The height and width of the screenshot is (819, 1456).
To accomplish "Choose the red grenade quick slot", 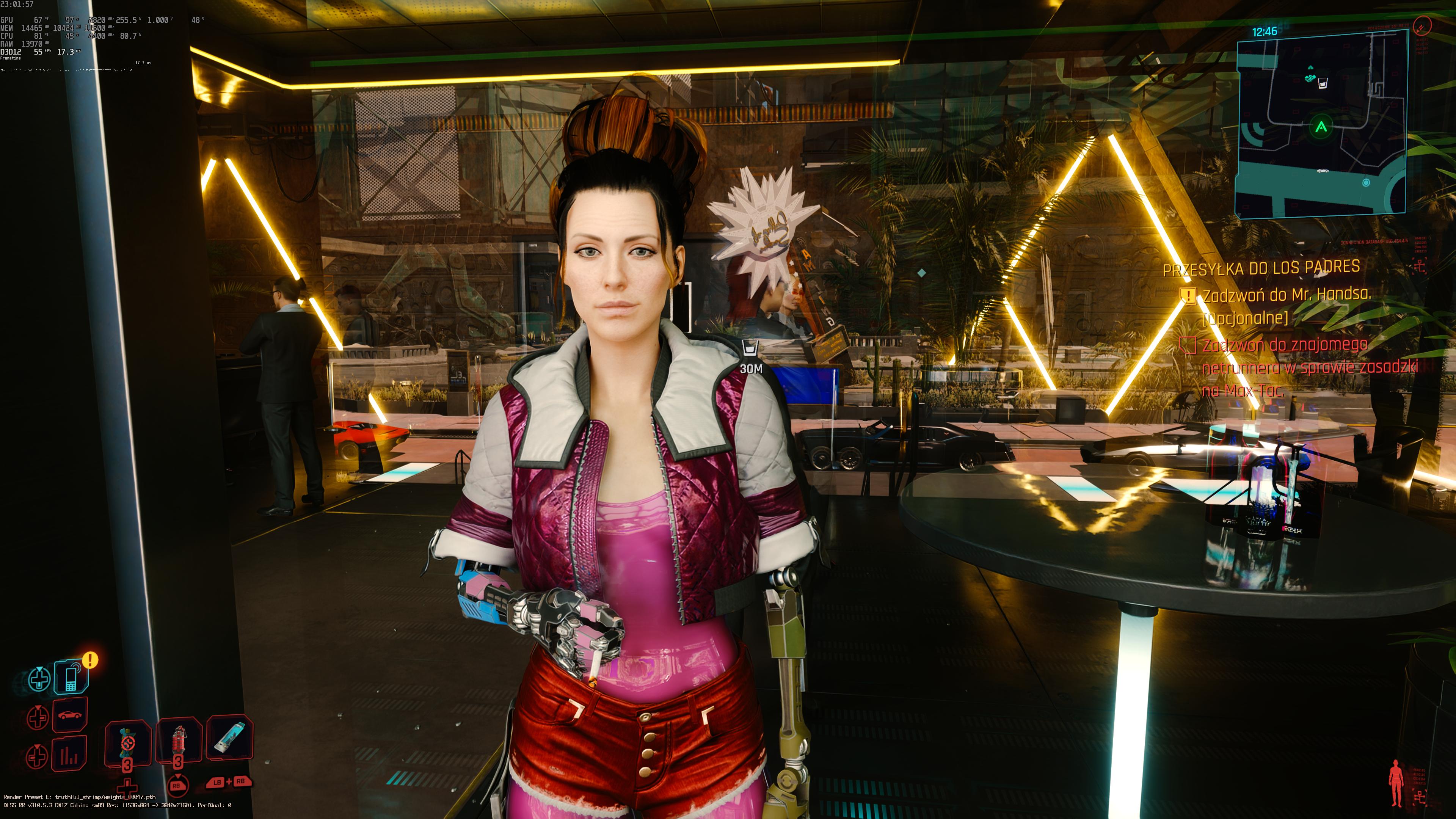I will (x=179, y=741).
